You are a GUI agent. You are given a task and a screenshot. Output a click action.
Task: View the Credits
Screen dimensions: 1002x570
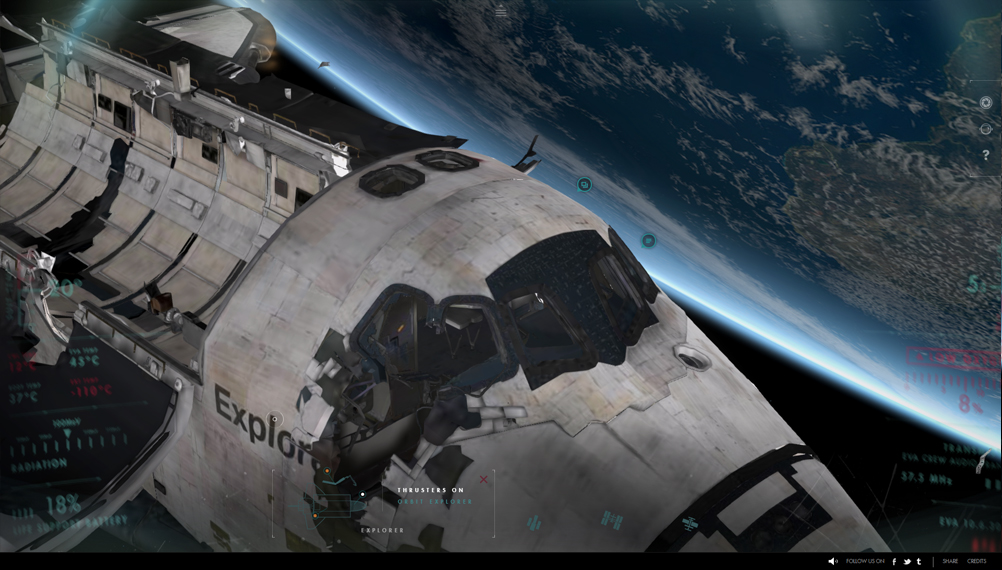point(976,561)
